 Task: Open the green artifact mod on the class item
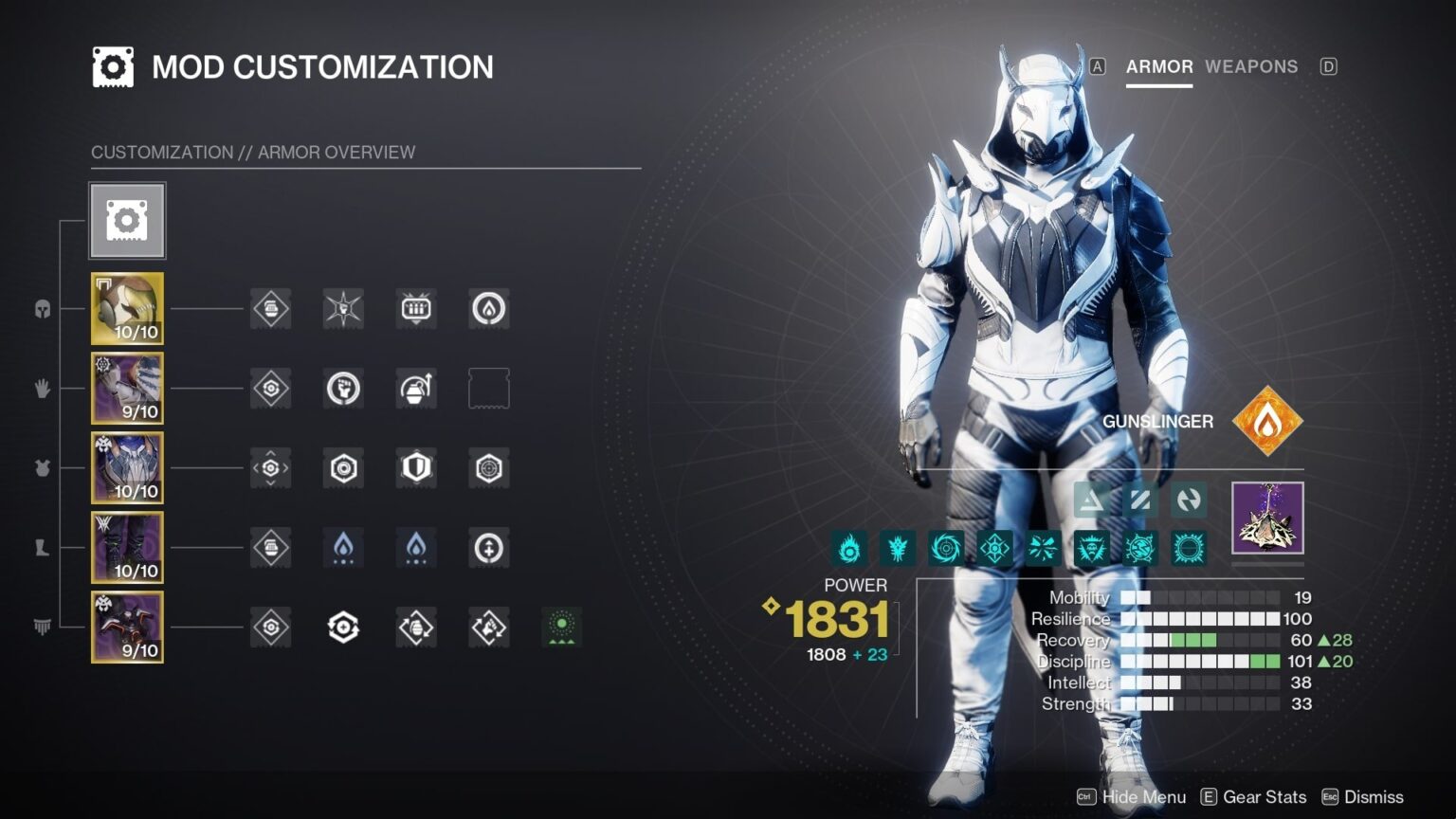click(x=560, y=628)
